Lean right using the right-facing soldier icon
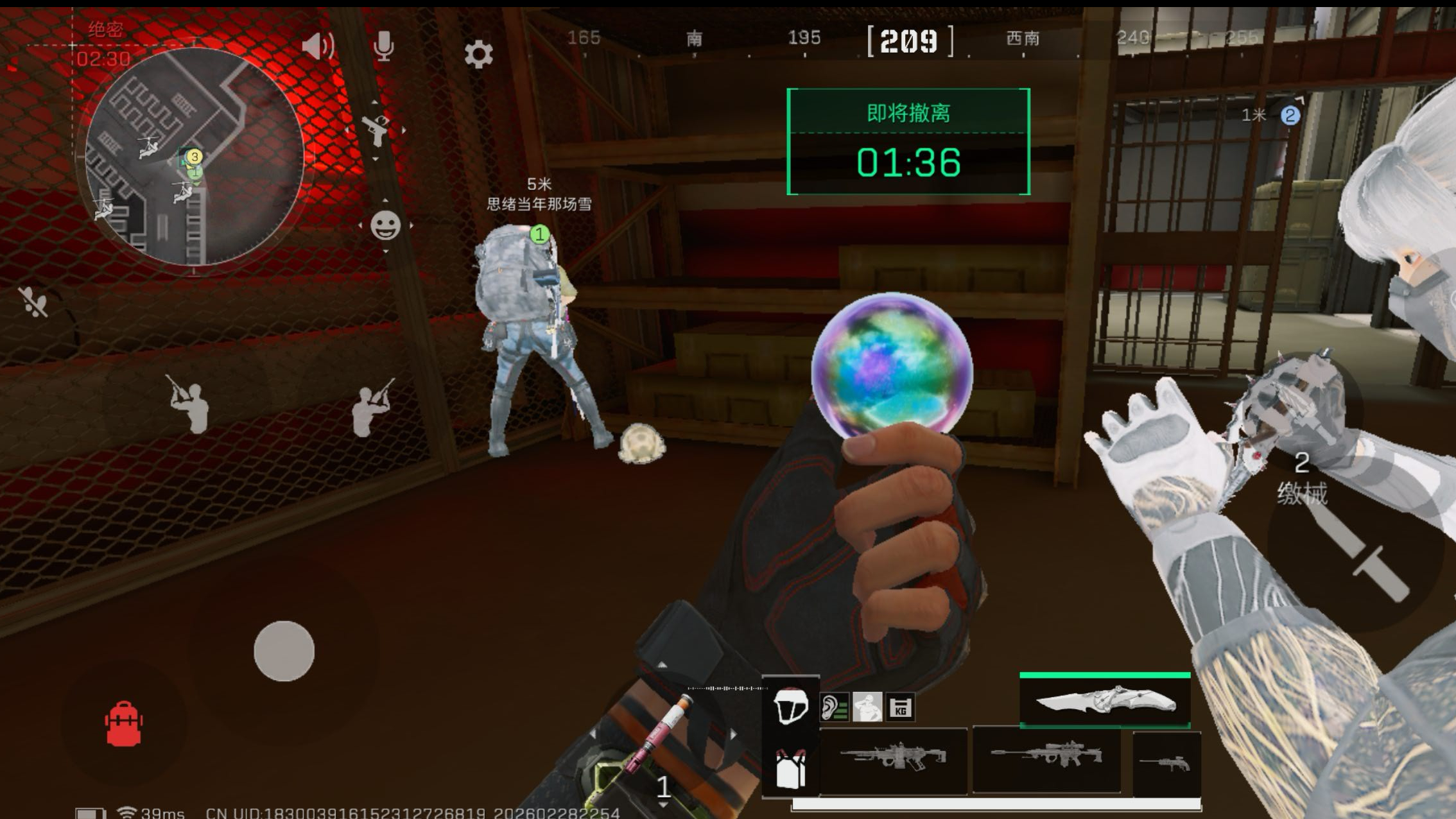This screenshot has height=819, width=1456. [370, 409]
